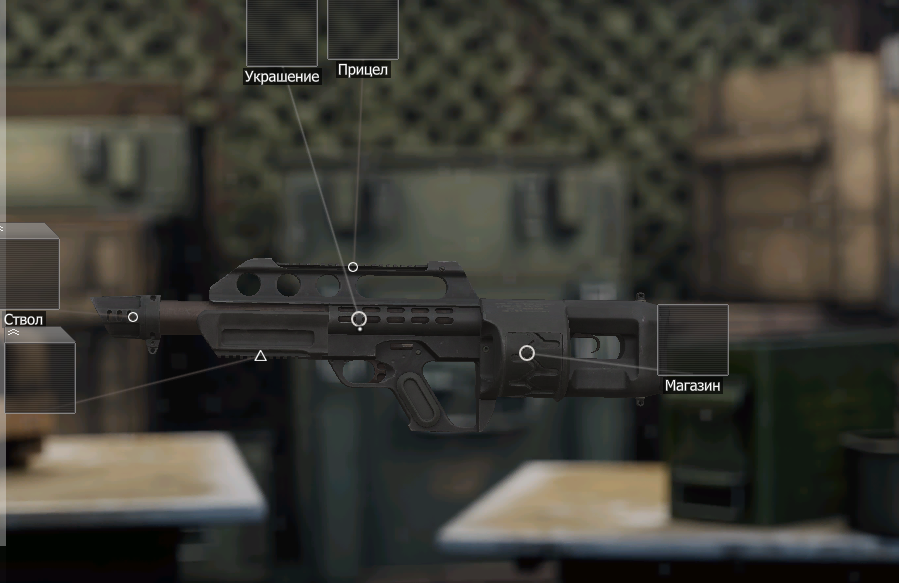
Task: Open the Магазин magazine slot
Action: (692, 340)
